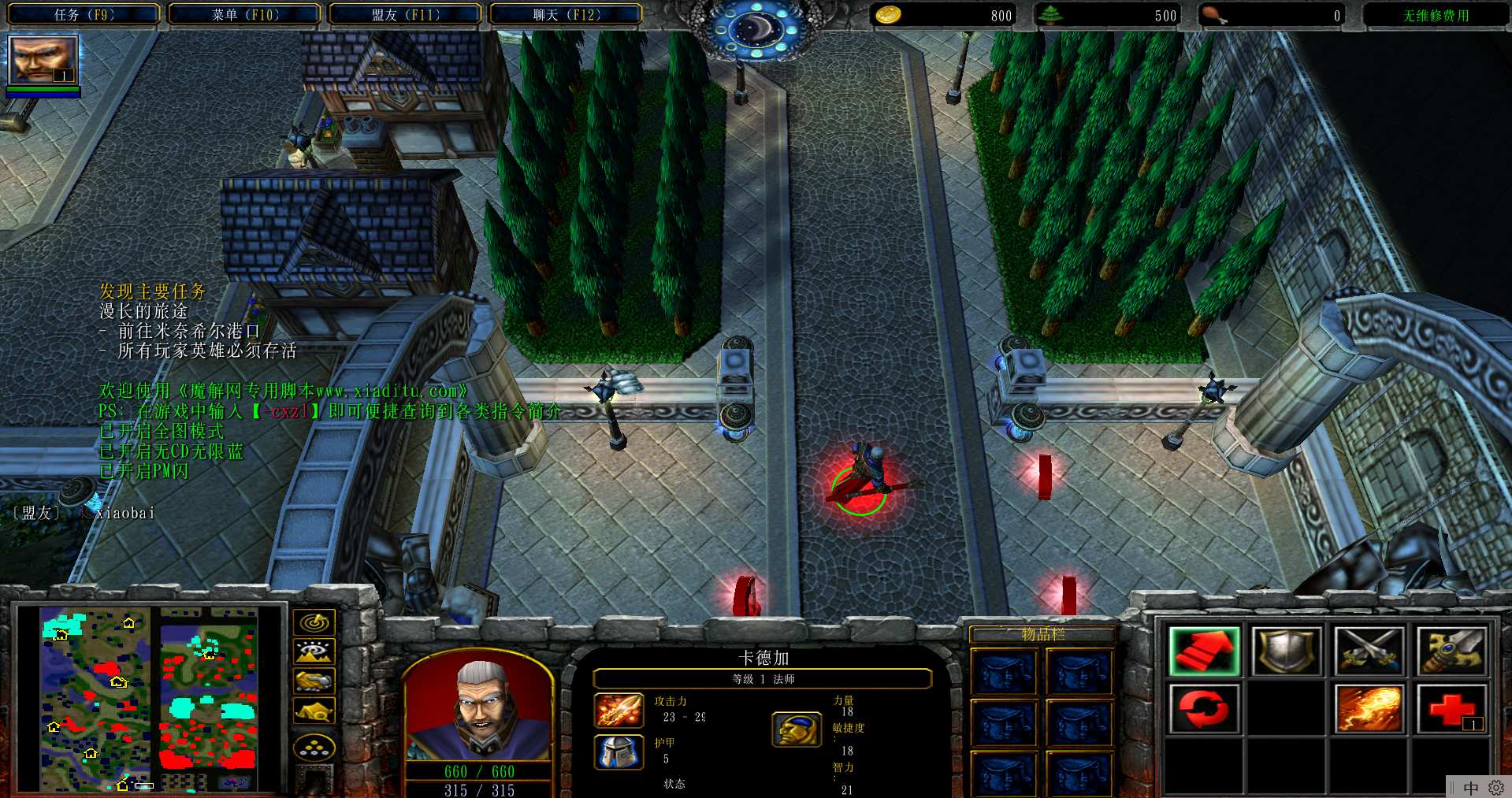Toggle the ally color mode button

click(x=314, y=681)
